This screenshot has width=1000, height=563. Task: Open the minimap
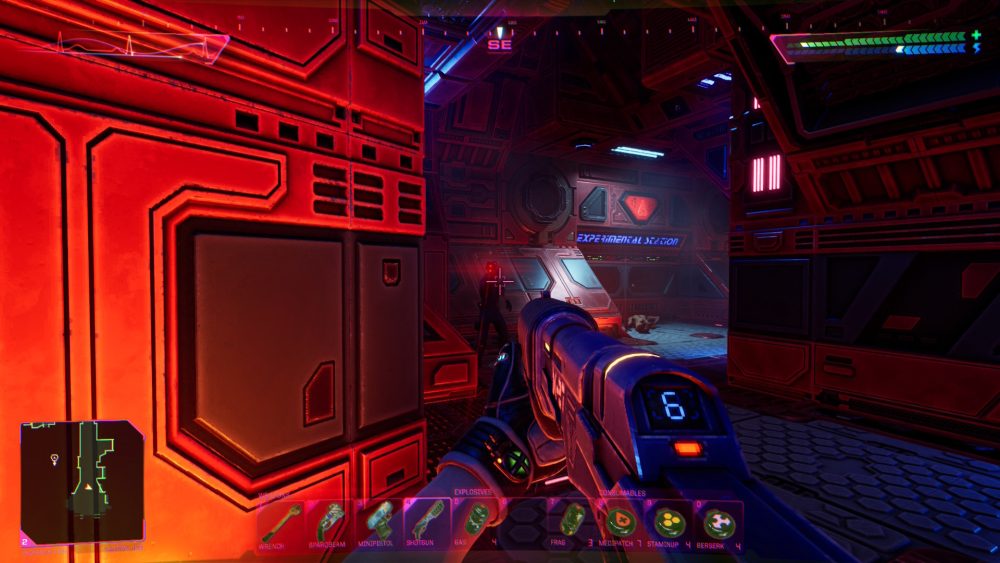(x=82, y=482)
